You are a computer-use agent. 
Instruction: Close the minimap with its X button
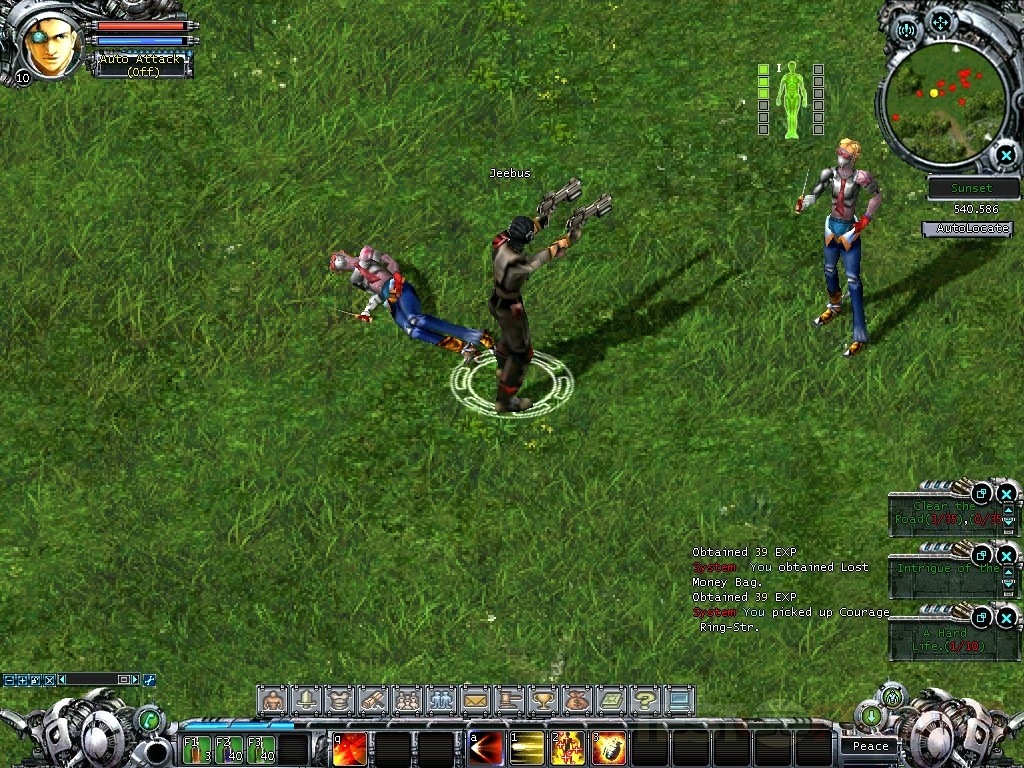[x=1005, y=155]
